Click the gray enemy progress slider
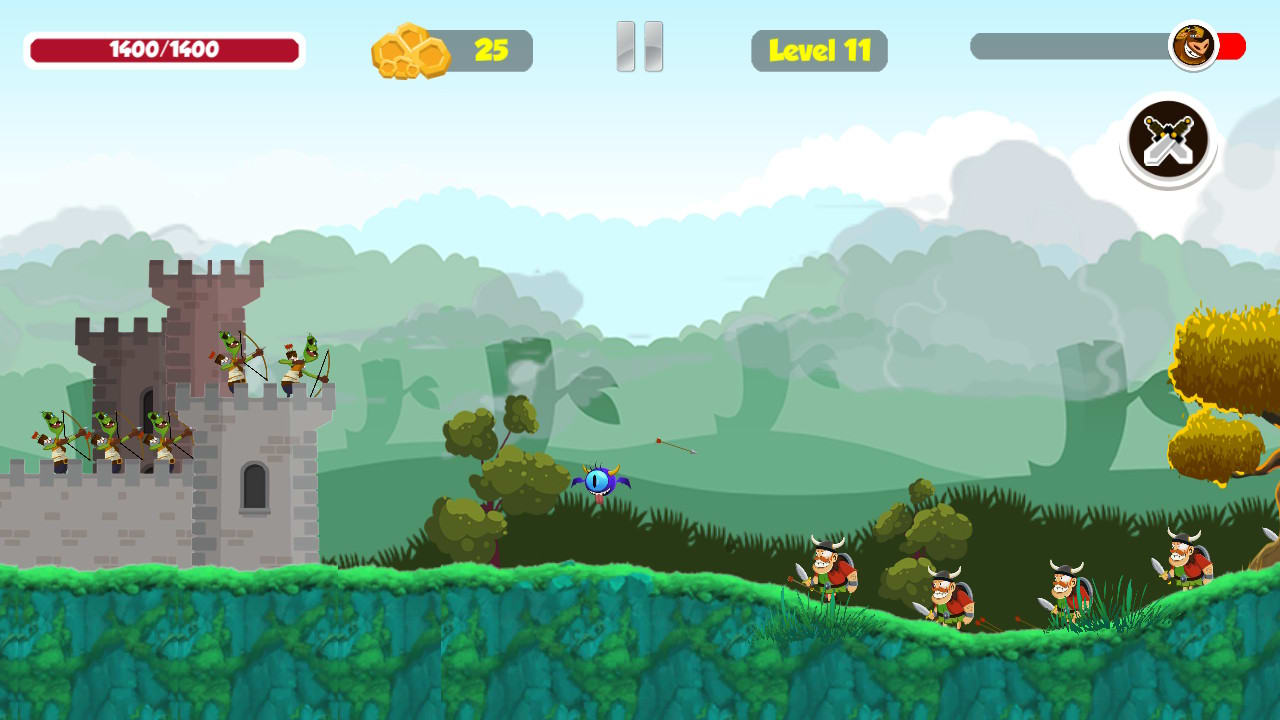Viewport: 1280px width, 720px height. (x=1070, y=44)
